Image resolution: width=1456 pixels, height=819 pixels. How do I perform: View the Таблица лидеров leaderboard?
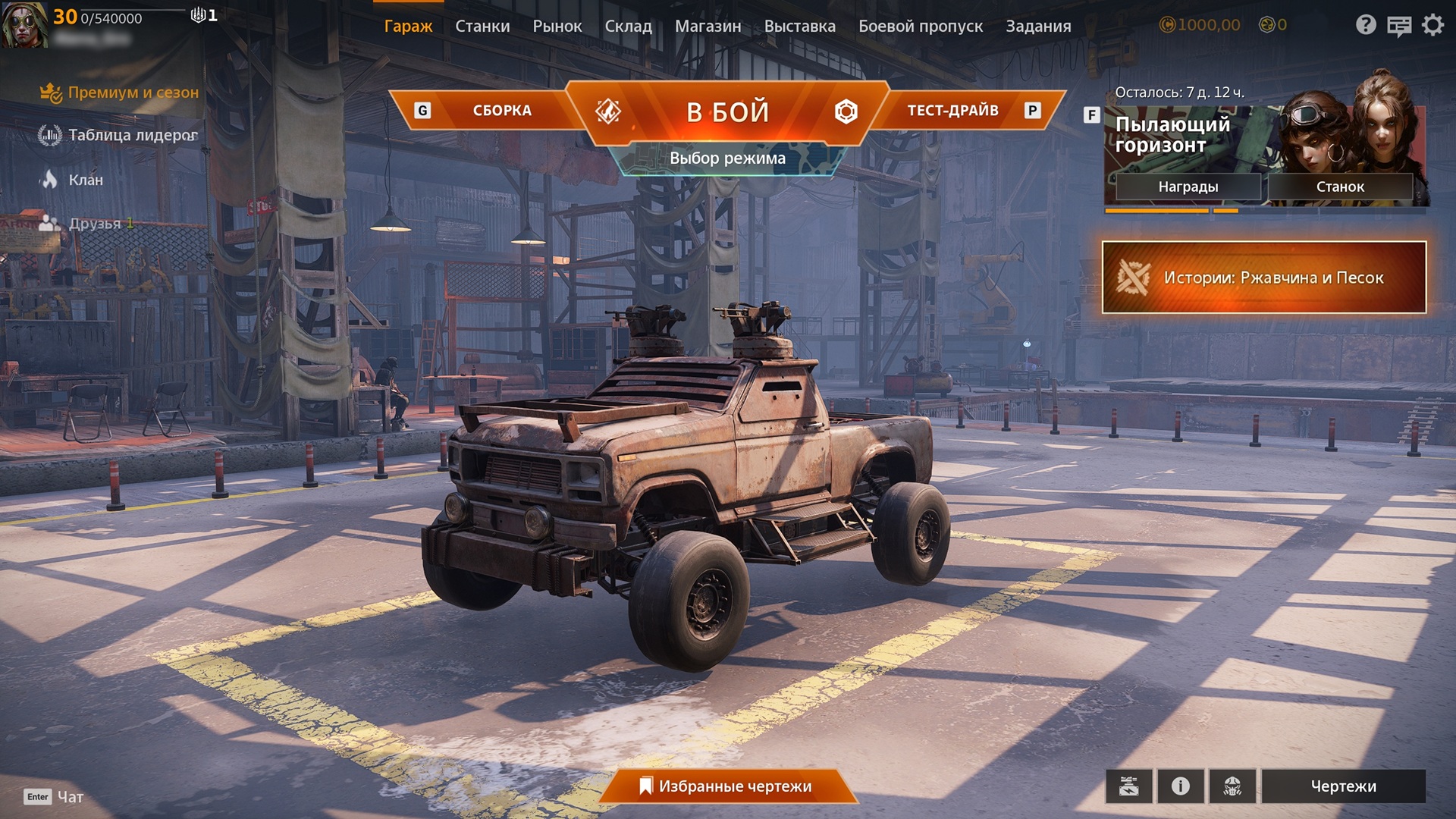[x=132, y=135]
